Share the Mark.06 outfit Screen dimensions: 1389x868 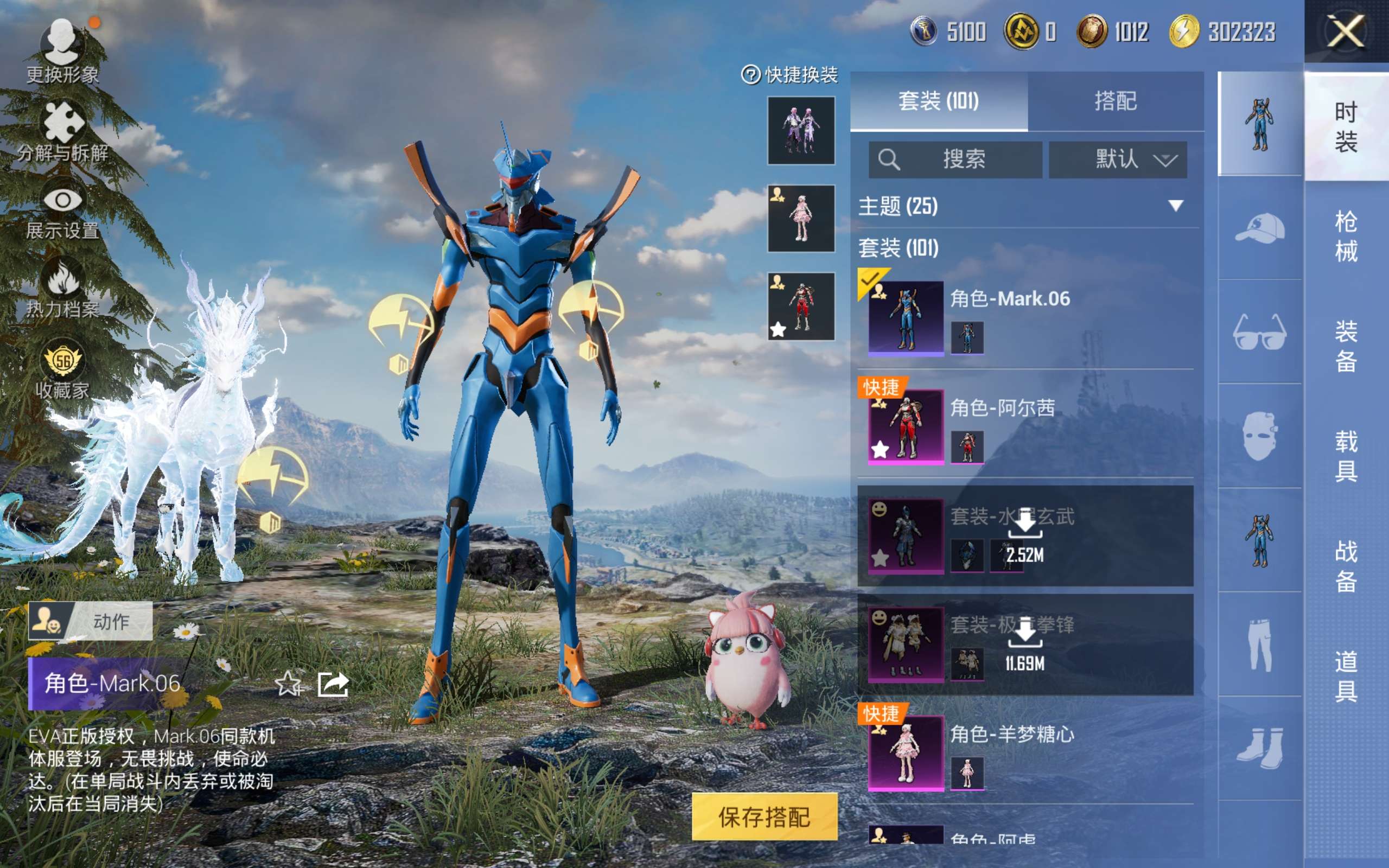tap(334, 684)
